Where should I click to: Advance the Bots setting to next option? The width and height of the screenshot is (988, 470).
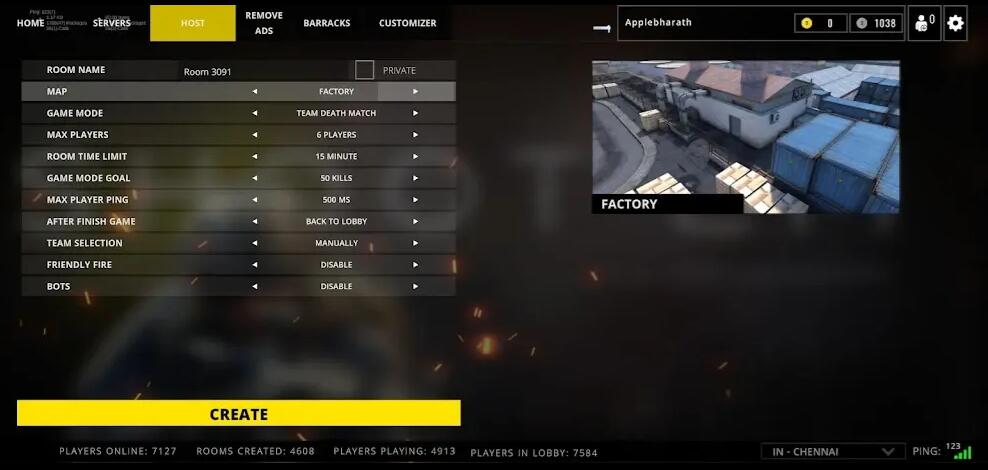point(416,287)
